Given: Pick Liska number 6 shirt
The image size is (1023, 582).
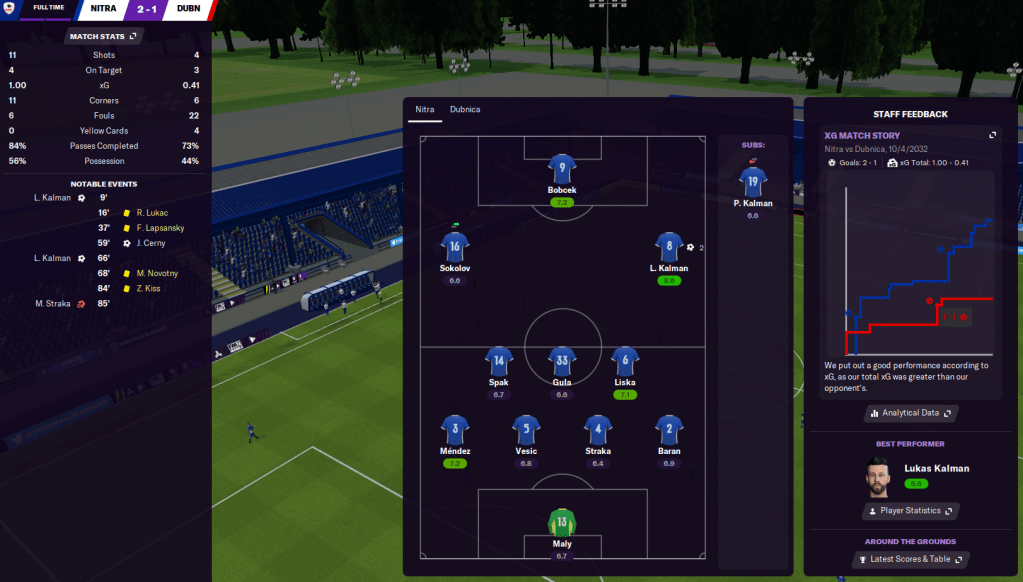Looking at the screenshot, I should [x=625, y=361].
